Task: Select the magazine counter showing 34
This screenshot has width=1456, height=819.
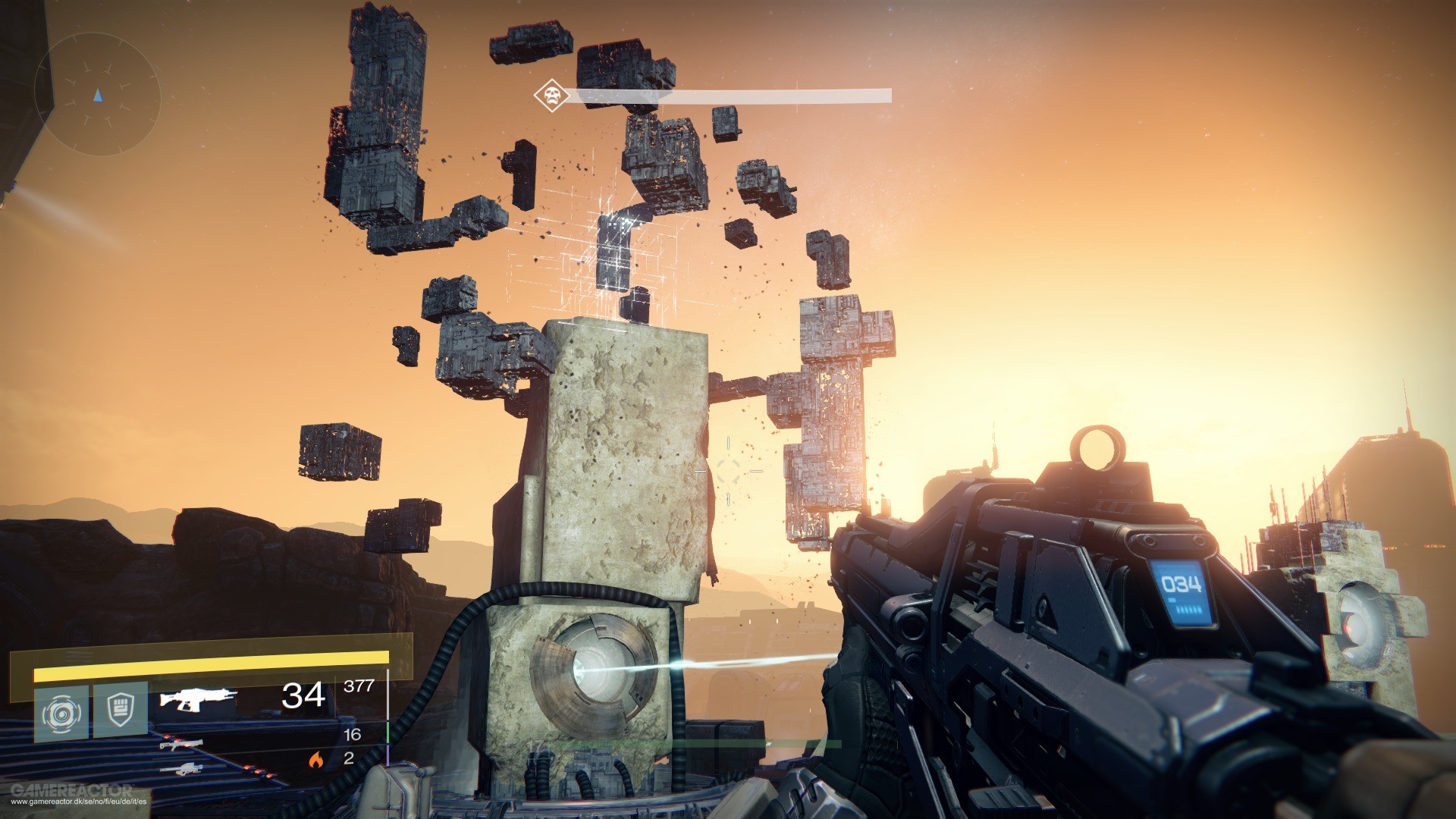Action: [303, 695]
